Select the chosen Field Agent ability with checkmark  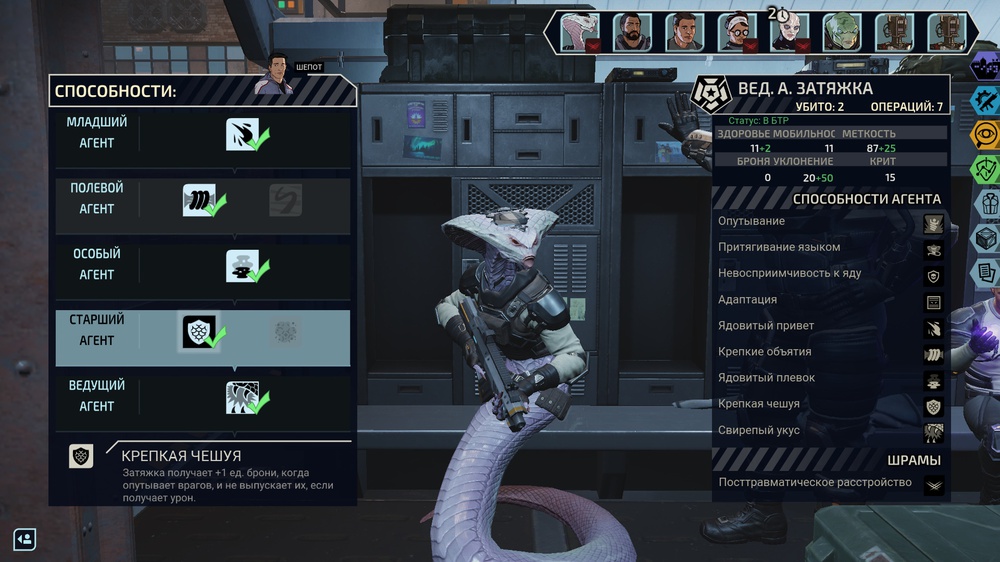pyautogui.click(x=199, y=200)
